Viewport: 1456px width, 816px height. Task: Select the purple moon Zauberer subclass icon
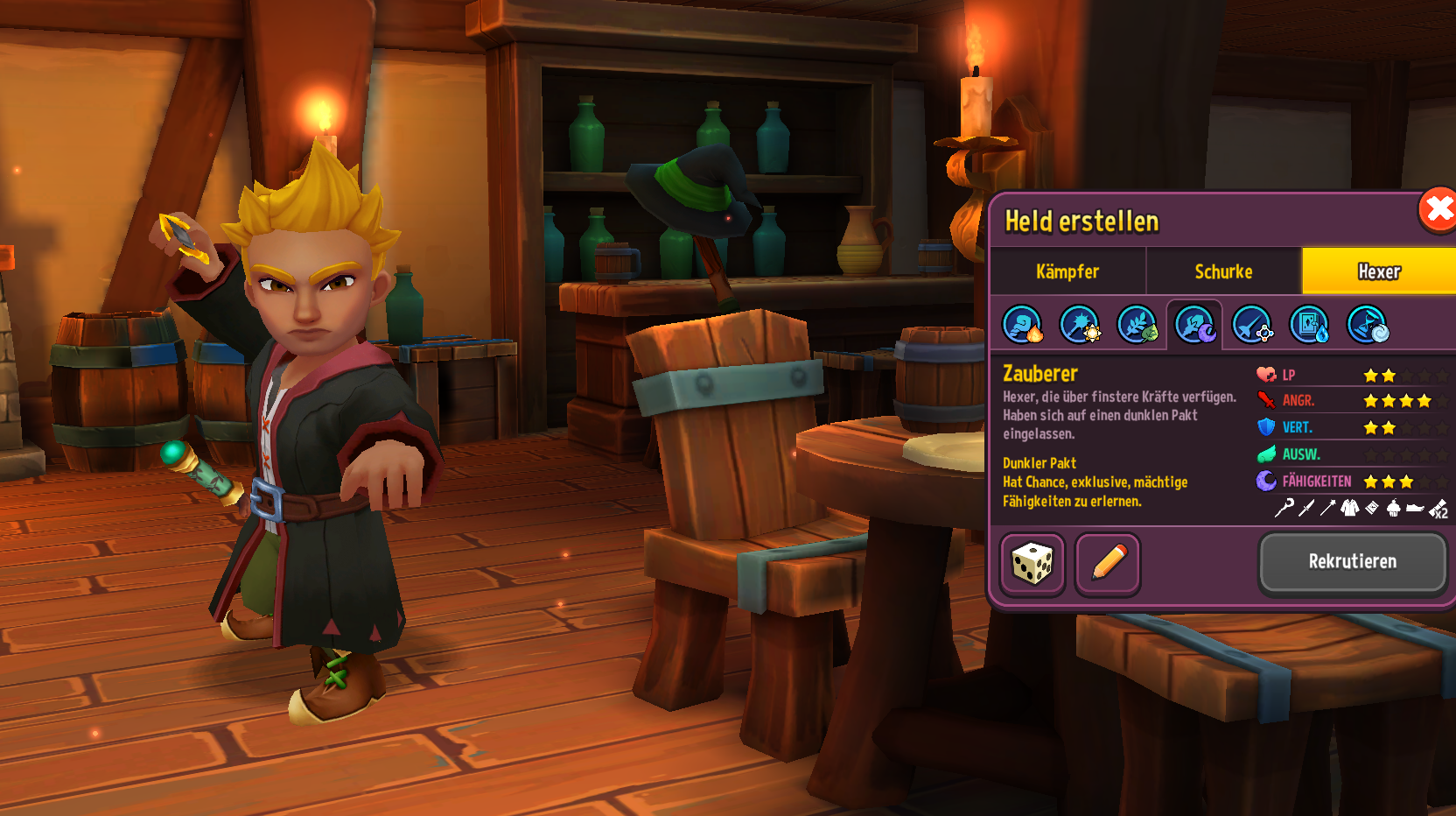pyautogui.click(x=1194, y=325)
